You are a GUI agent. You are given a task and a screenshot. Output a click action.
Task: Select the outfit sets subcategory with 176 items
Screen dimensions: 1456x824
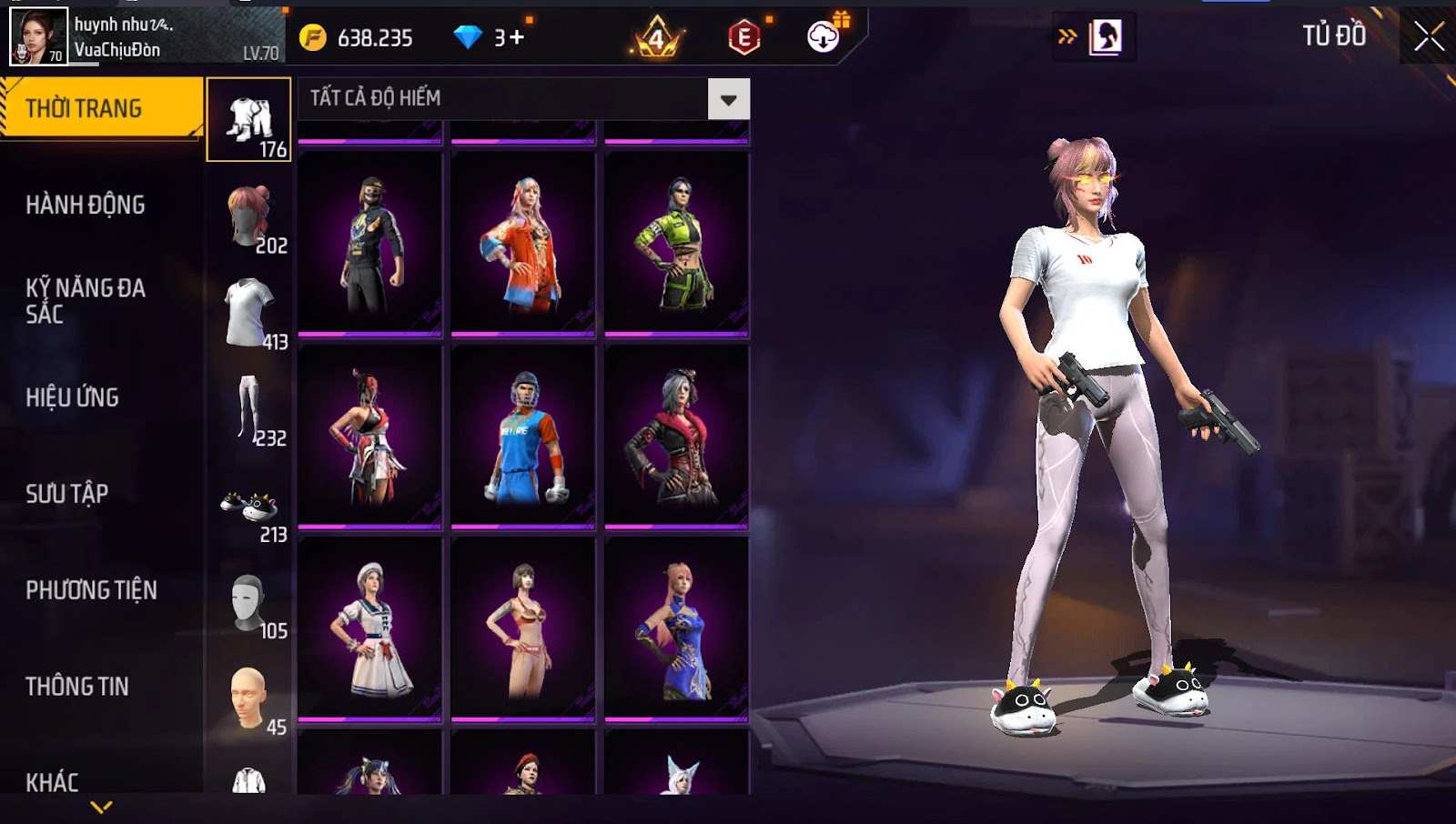coord(248,120)
